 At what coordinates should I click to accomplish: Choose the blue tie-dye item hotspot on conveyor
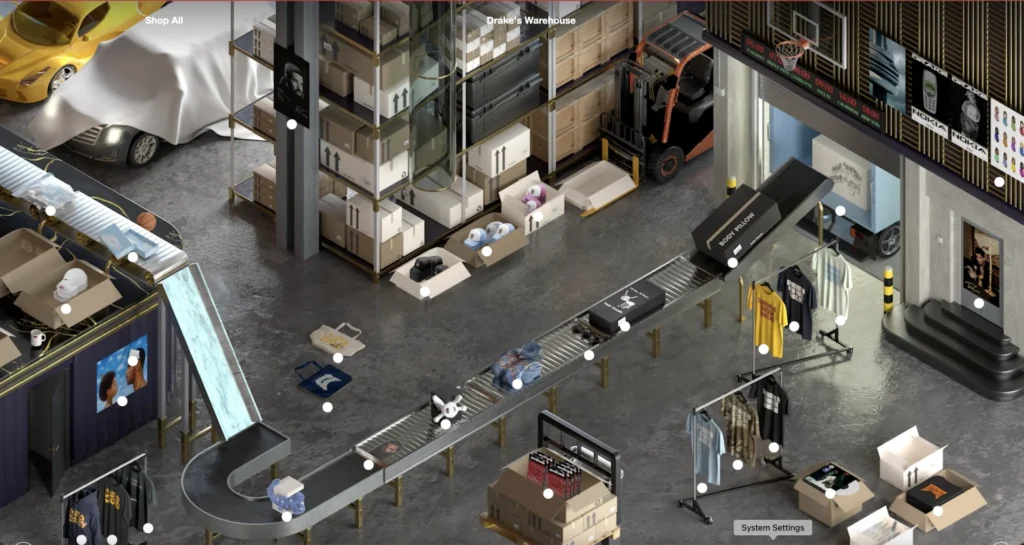pyautogui.click(x=517, y=383)
